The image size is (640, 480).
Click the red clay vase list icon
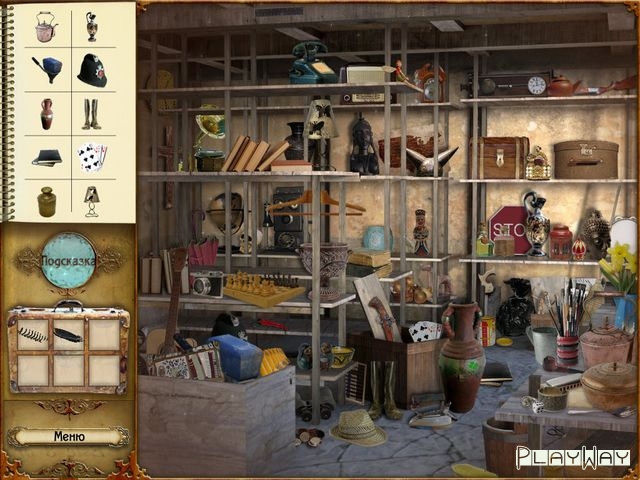tap(46, 113)
